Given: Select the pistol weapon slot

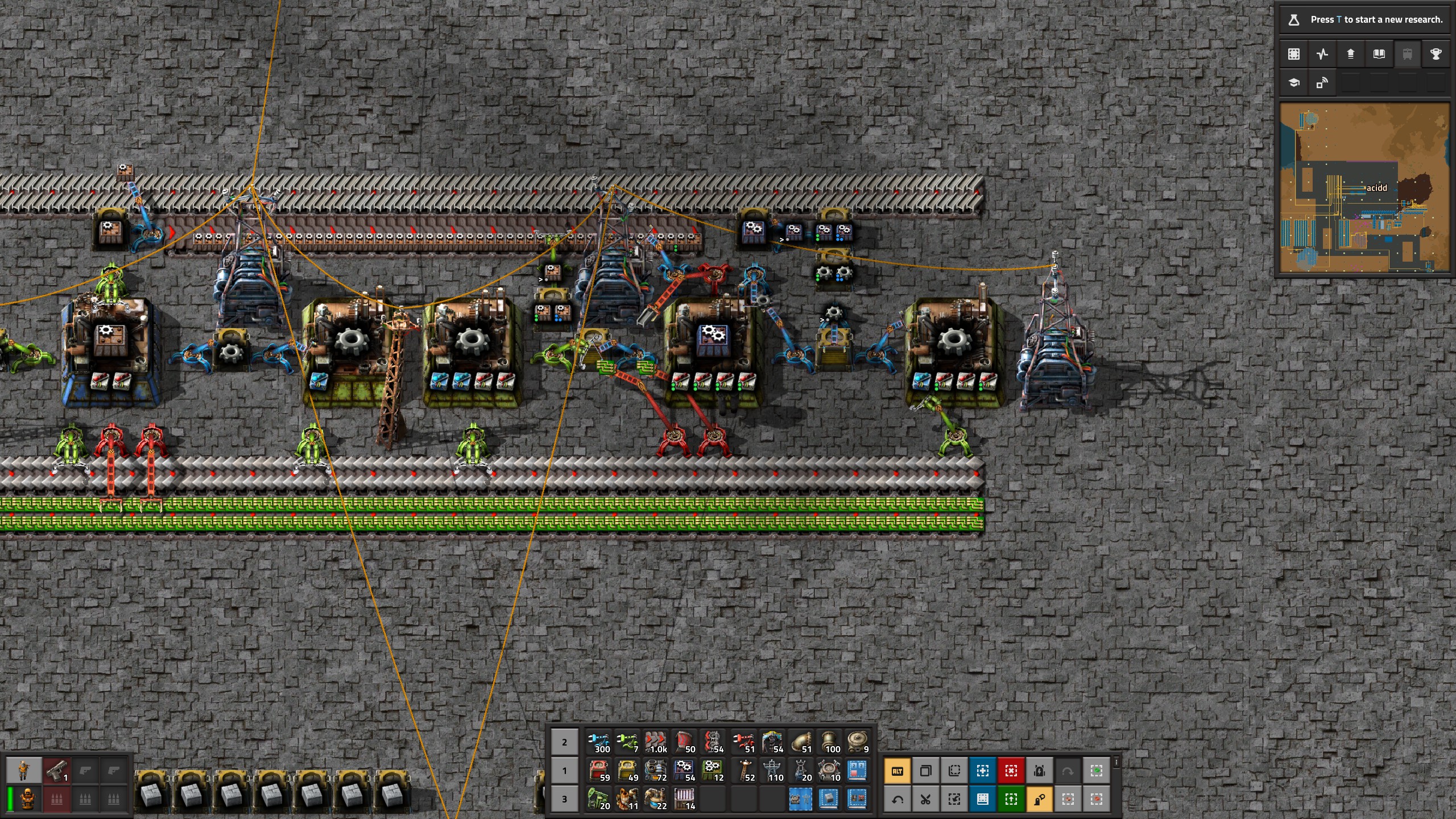Looking at the screenshot, I should coord(57,771).
